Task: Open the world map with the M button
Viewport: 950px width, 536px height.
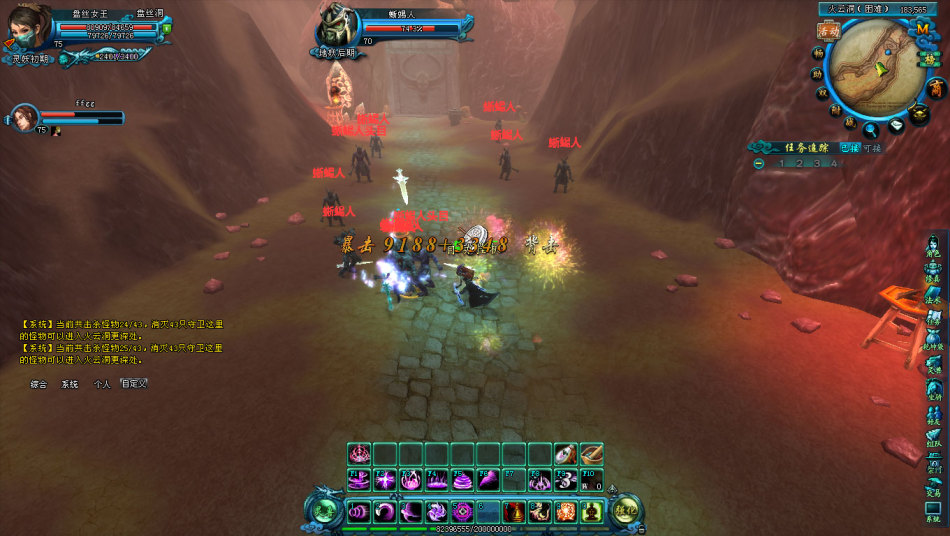Action: (922, 30)
